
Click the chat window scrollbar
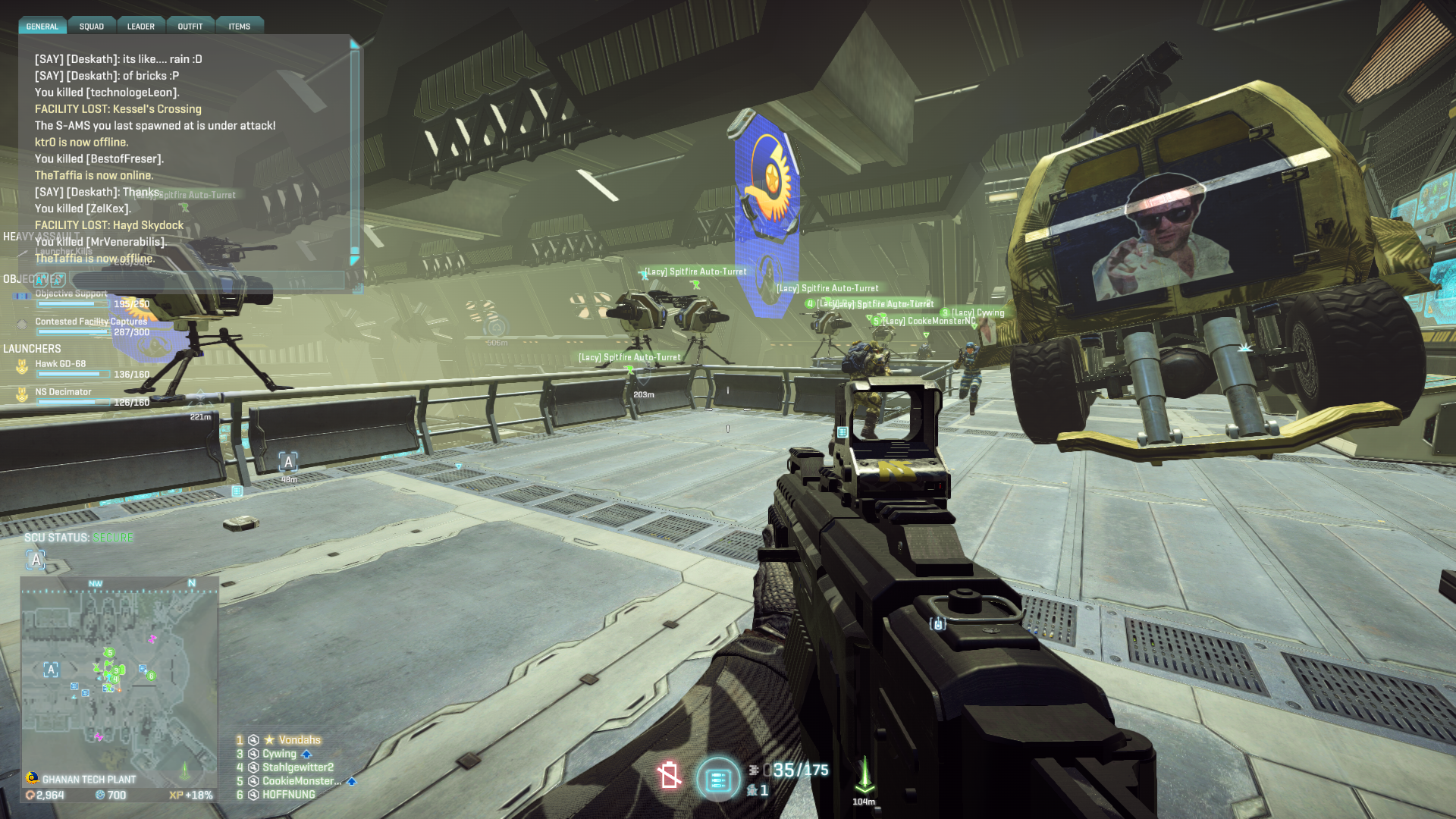(x=354, y=152)
